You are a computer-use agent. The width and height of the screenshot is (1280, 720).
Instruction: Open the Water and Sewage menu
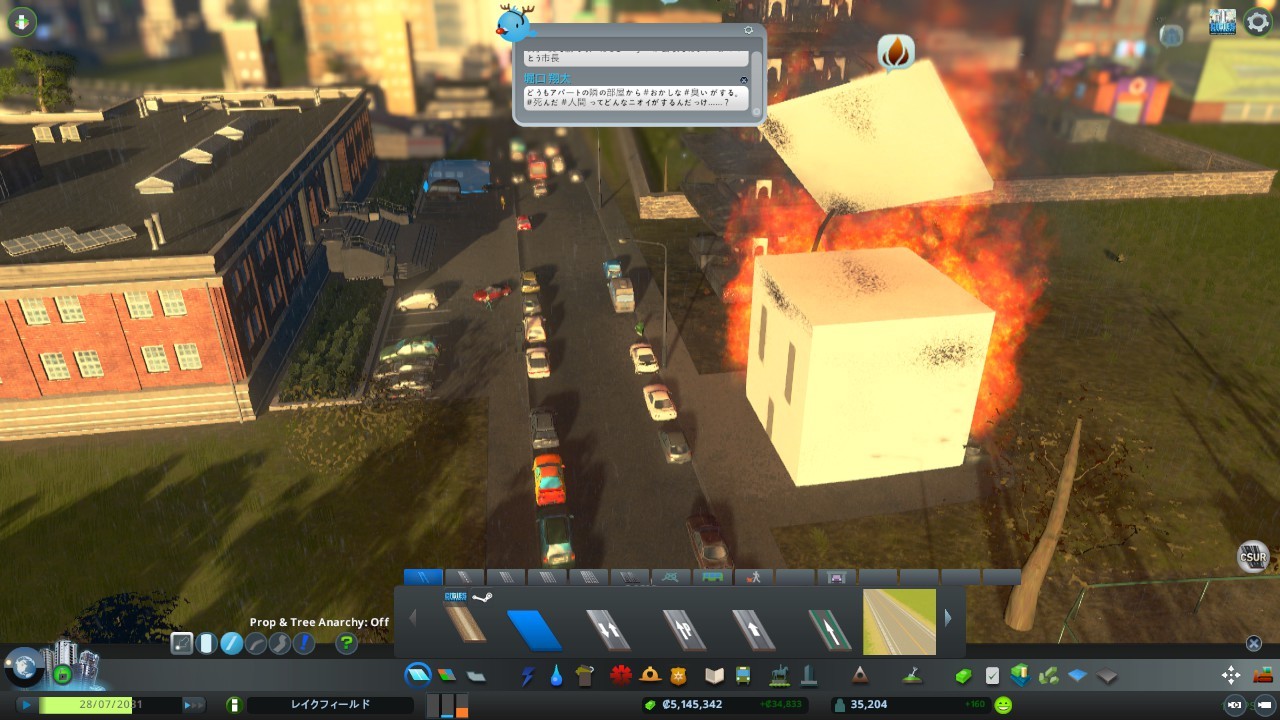(x=556, y=676)
